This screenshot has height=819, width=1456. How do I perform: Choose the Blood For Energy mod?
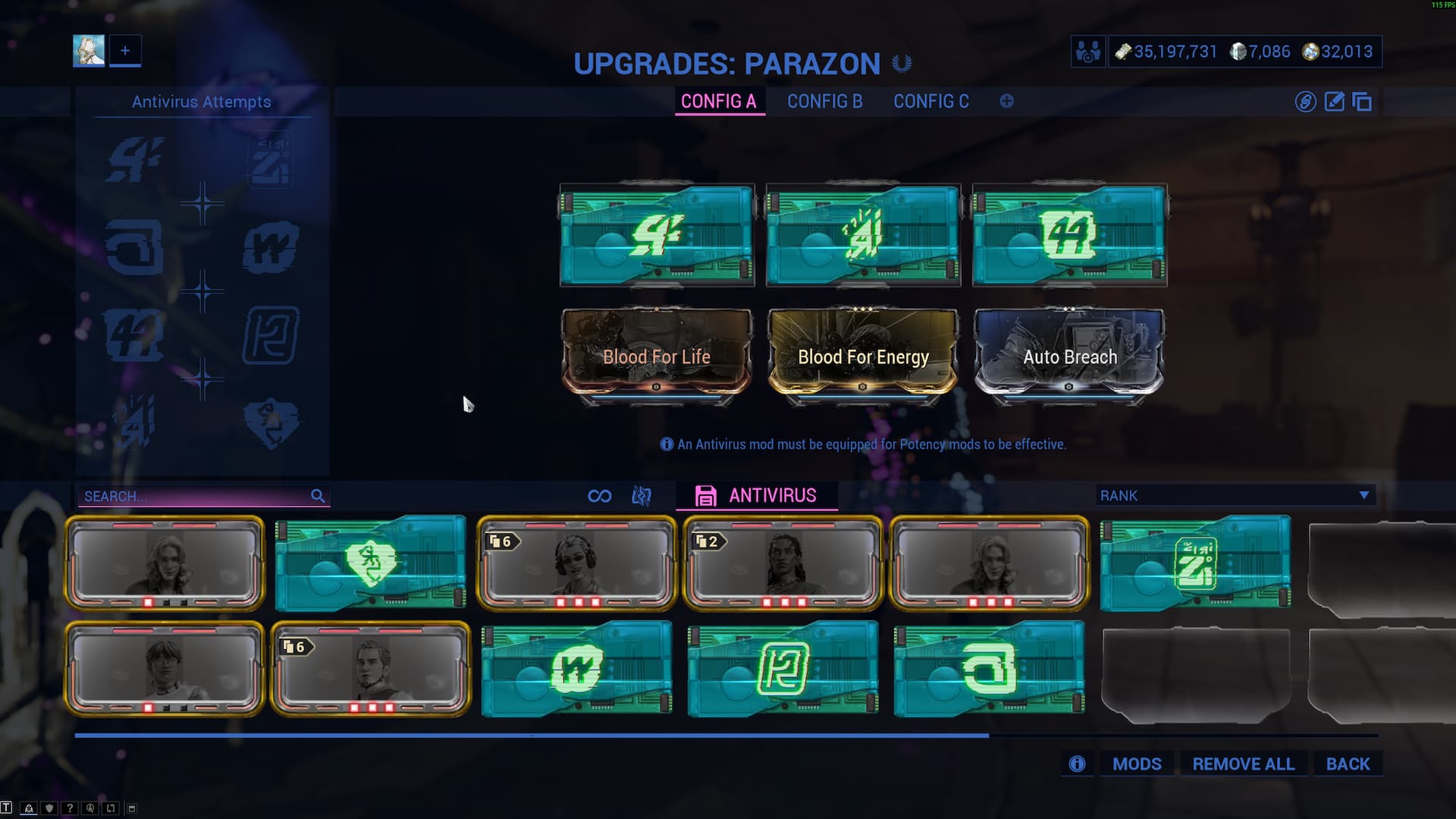tap(863, 354)
